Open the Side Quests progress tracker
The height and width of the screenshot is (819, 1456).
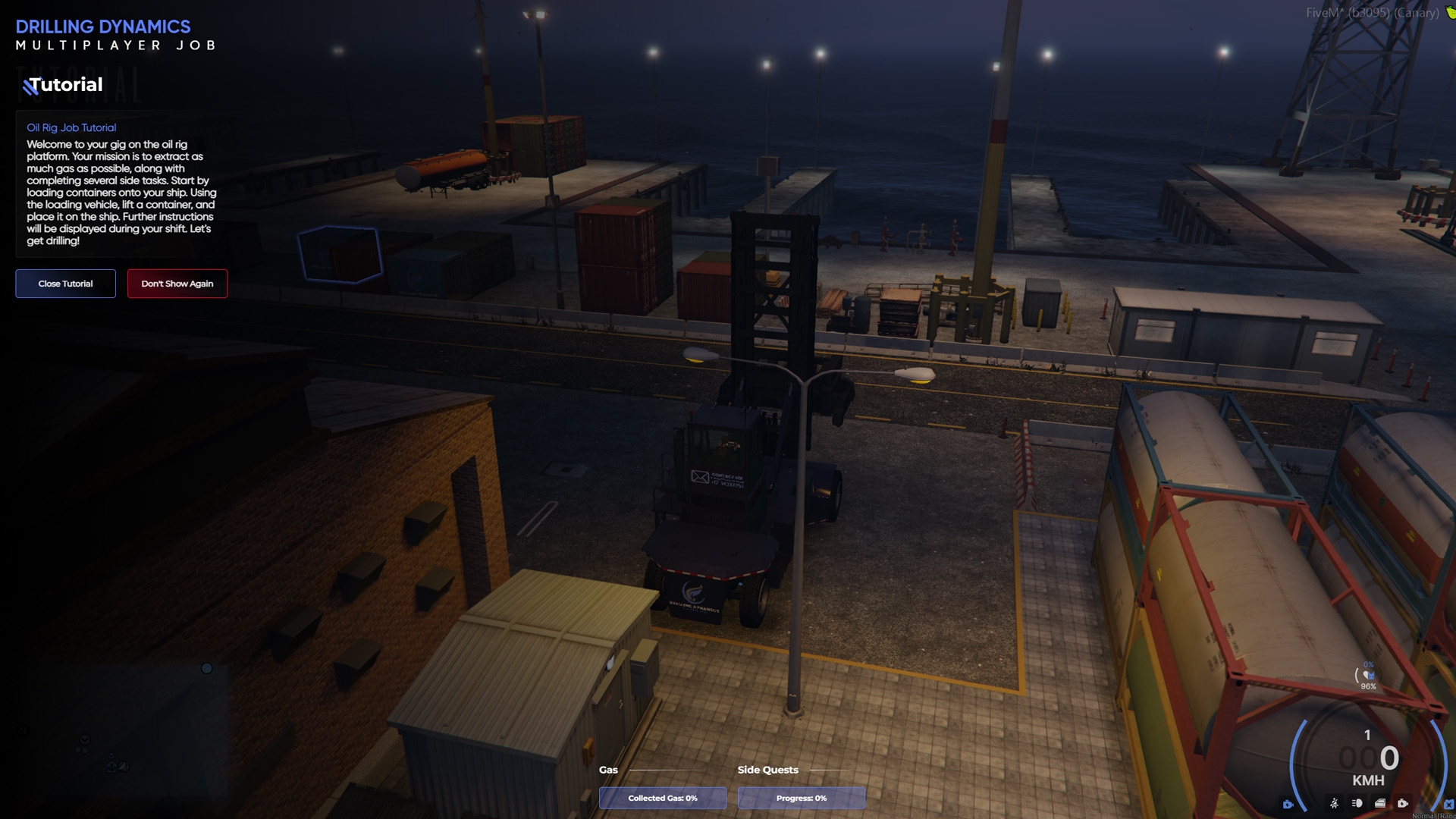[801, 798]
